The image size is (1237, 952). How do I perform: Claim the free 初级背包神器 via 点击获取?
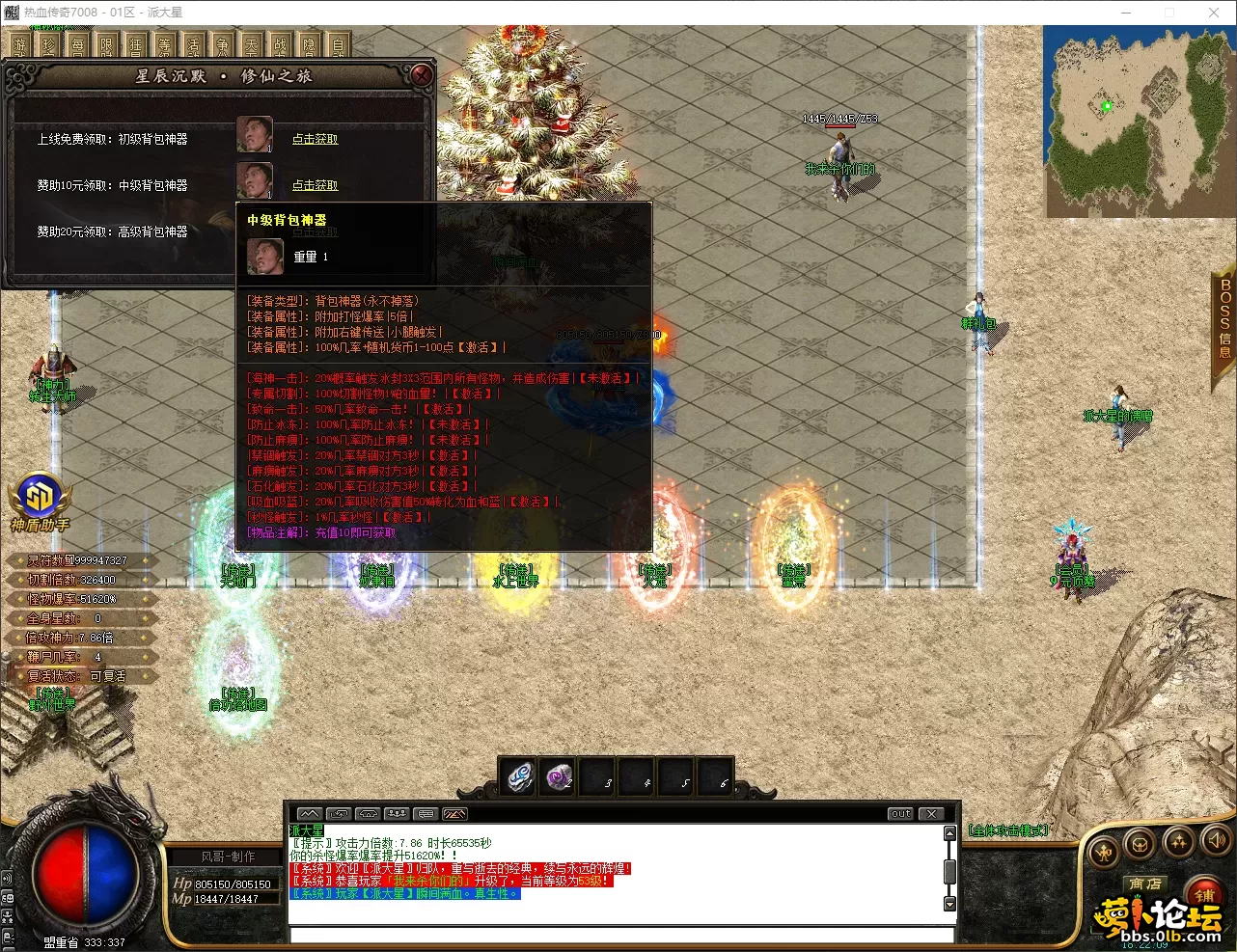pyautogui.click(x=315, y=139)
